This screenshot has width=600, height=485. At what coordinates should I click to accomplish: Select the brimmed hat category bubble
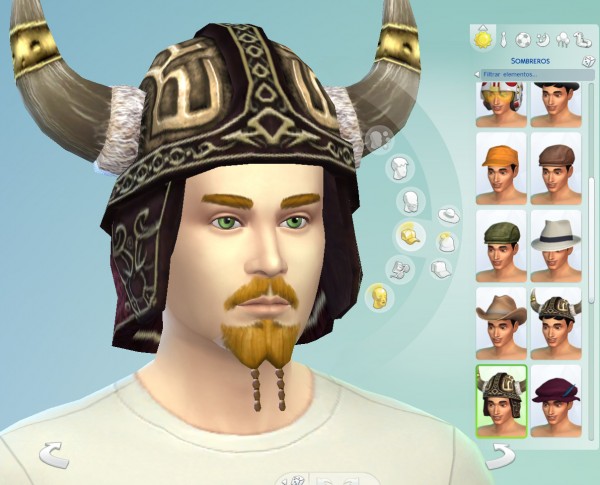coord(448,215)
